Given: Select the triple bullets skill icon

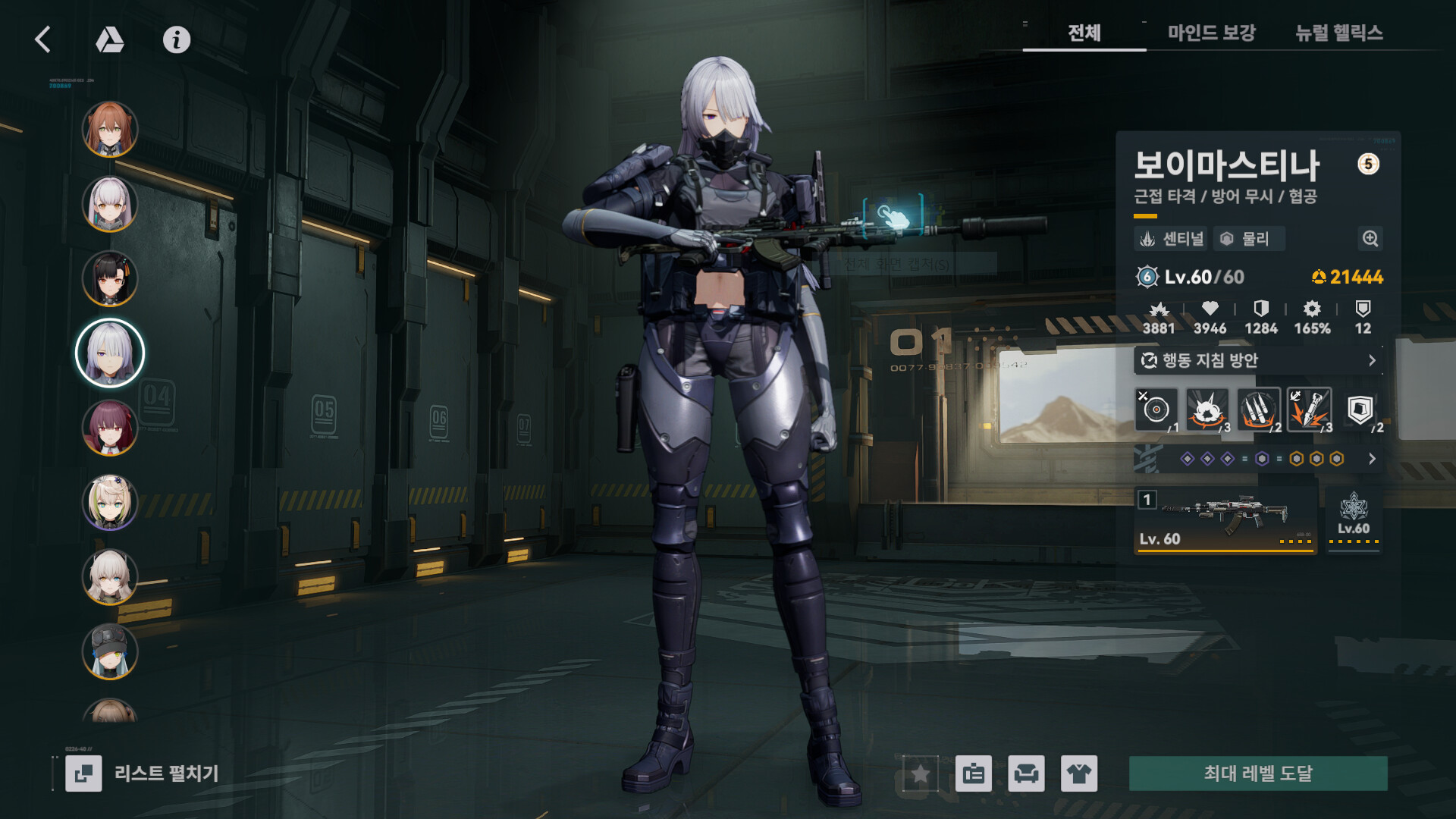Looking at the screenshot, I should pos(1258,410).
